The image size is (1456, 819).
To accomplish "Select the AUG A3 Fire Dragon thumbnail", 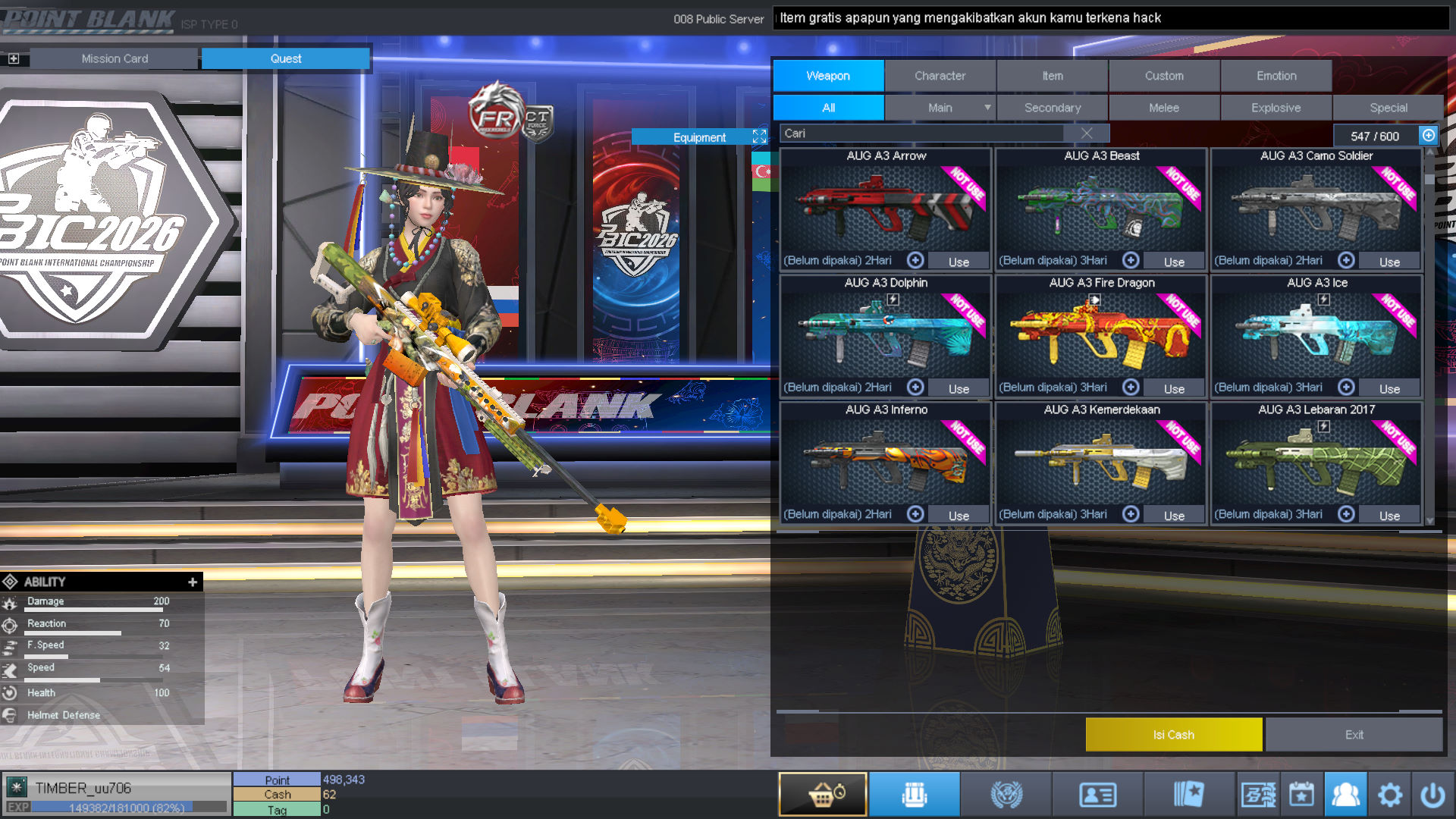I will point(1101,334).
